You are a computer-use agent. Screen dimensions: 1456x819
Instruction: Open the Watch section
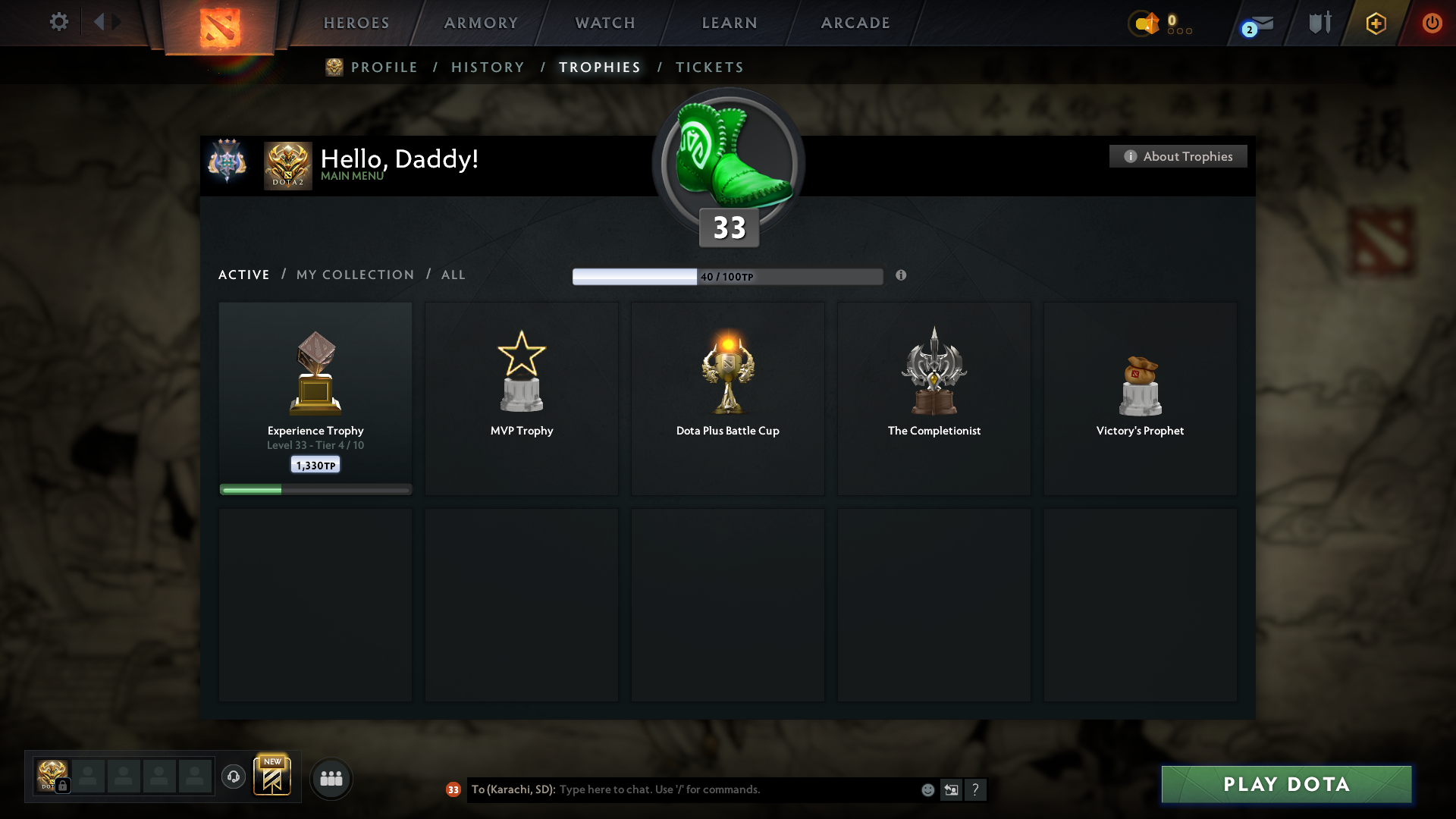[x=605, y=23]
